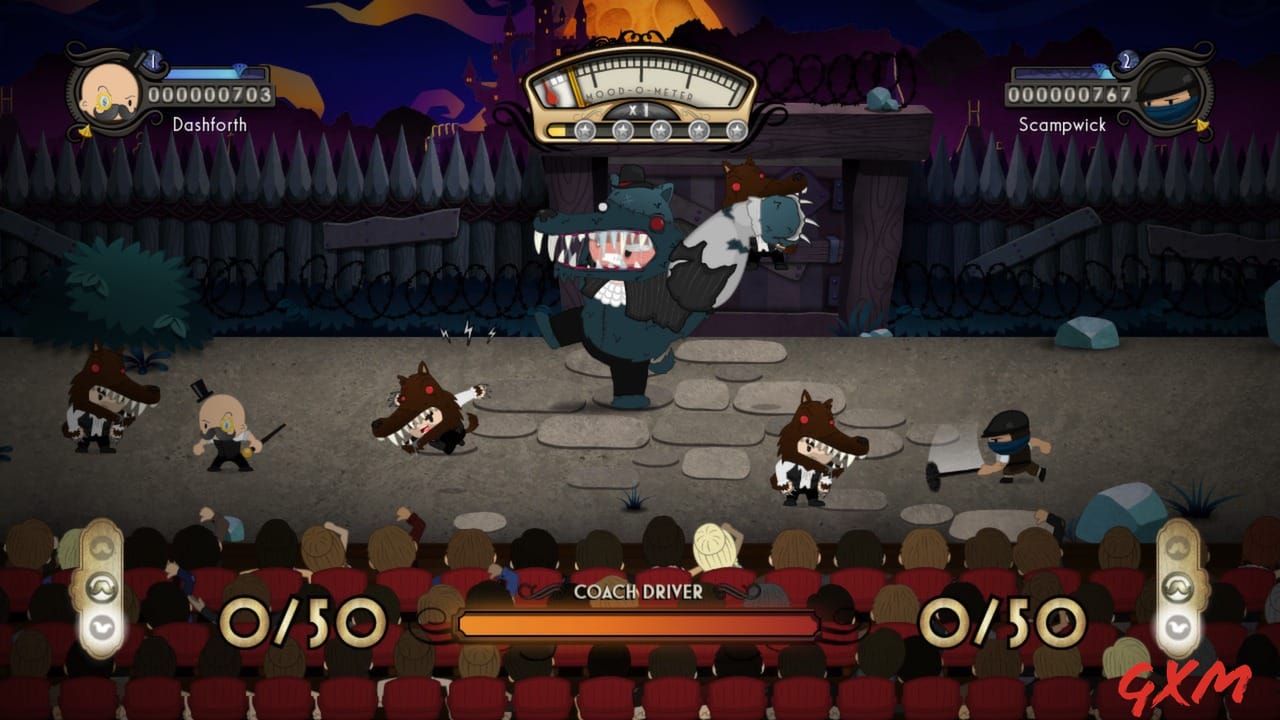Viewport: 1280px width, 720px height.
Task: Click the last star on the Mood-O-Meter
Action: 738,130
